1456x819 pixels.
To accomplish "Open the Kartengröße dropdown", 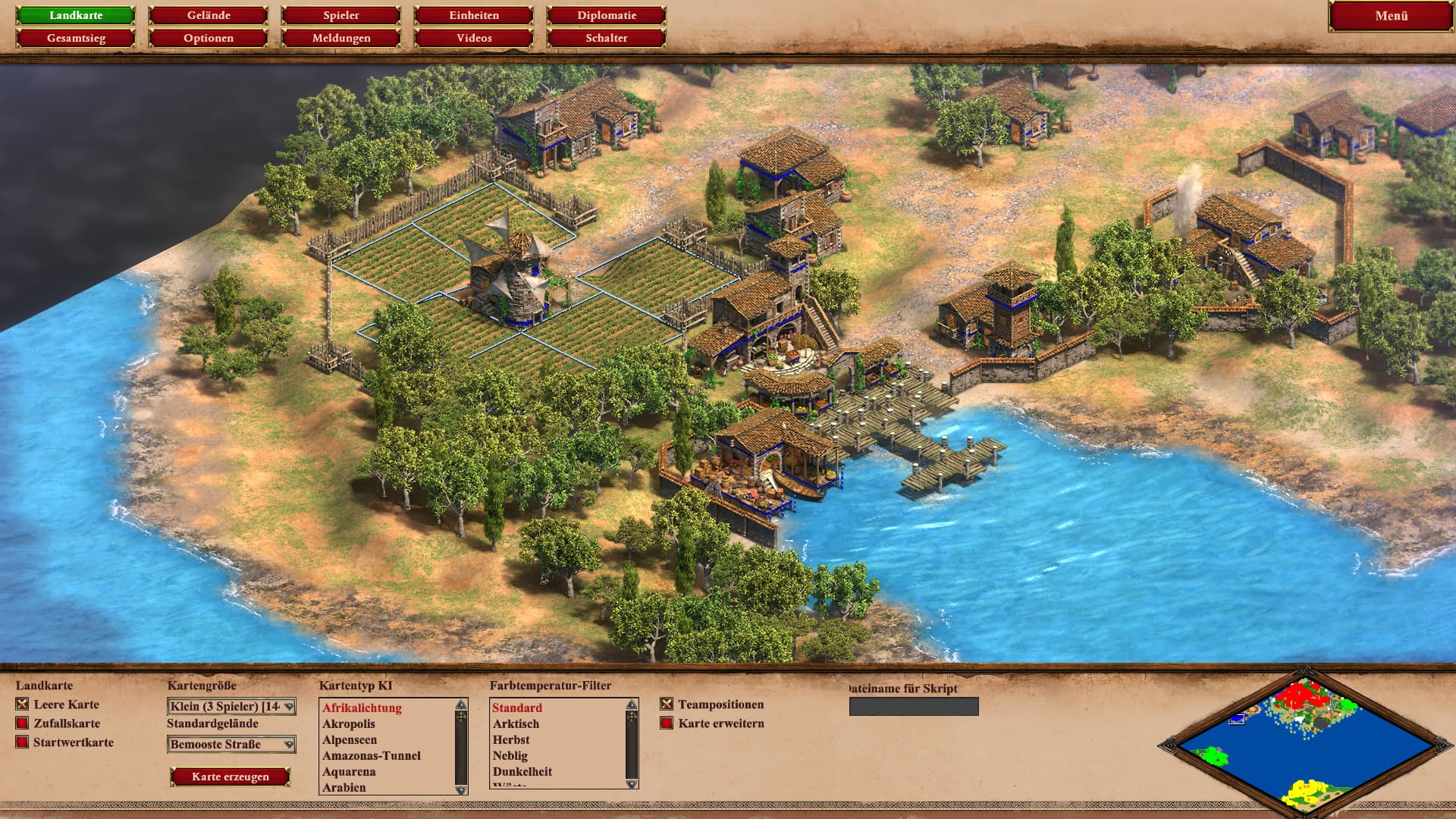I will pos(231,707).
